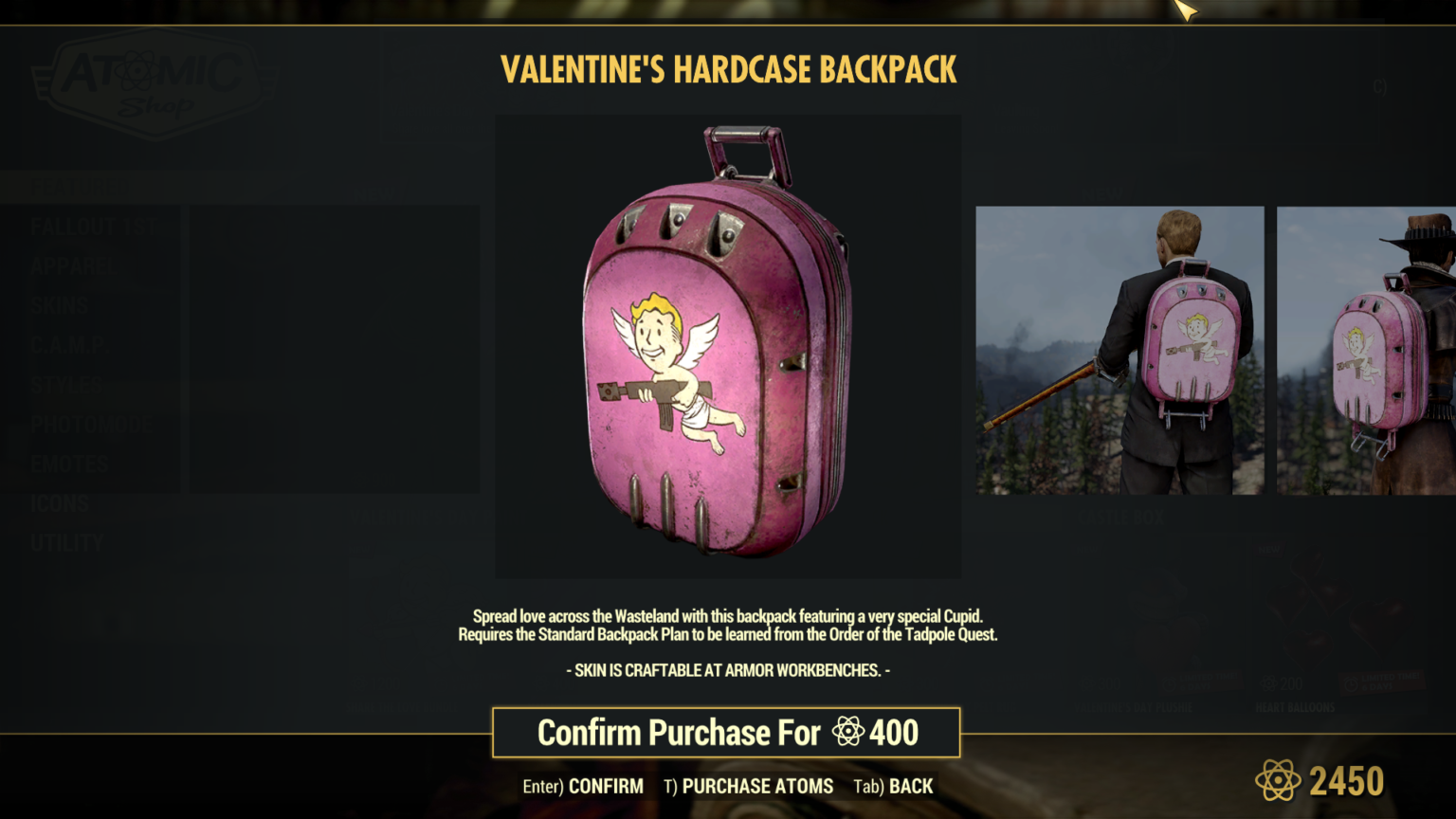Click the atom icon beside Heart Balloons 200 price
The image size is (1456, 819).
[1268, 683]
